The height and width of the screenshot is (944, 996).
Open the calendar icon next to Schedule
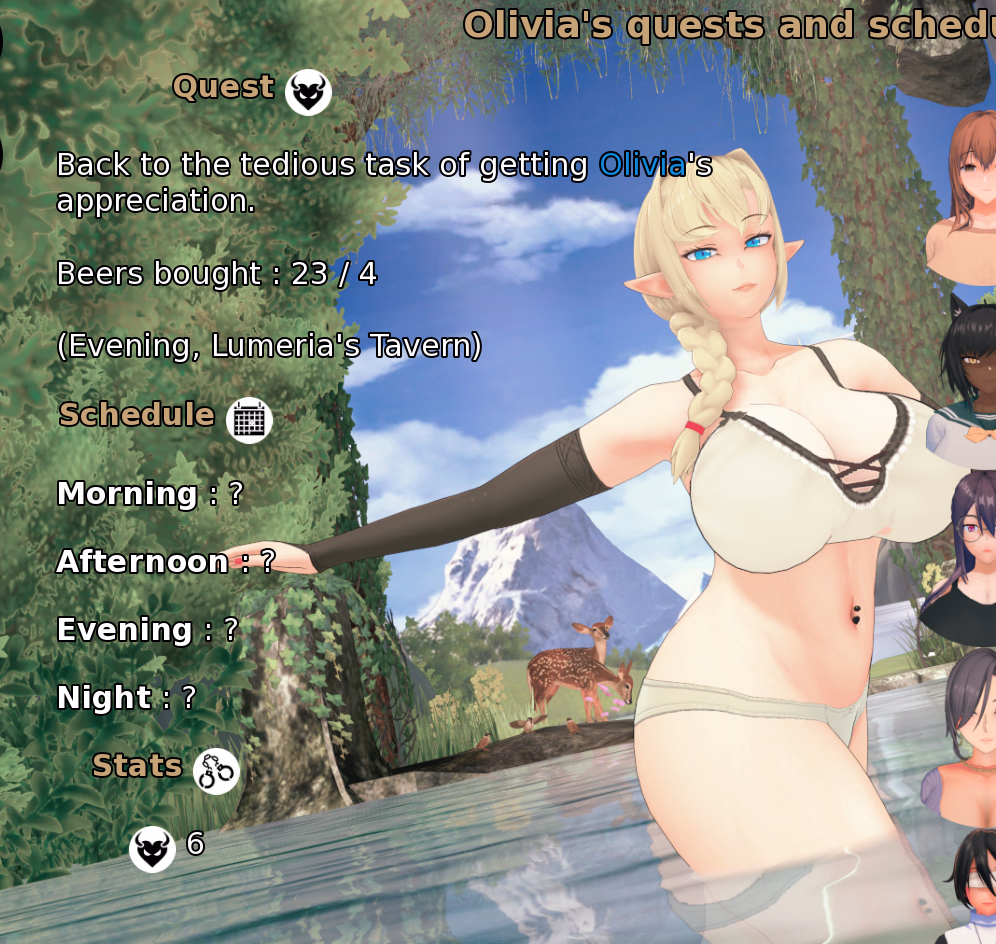tap(249, 419)
